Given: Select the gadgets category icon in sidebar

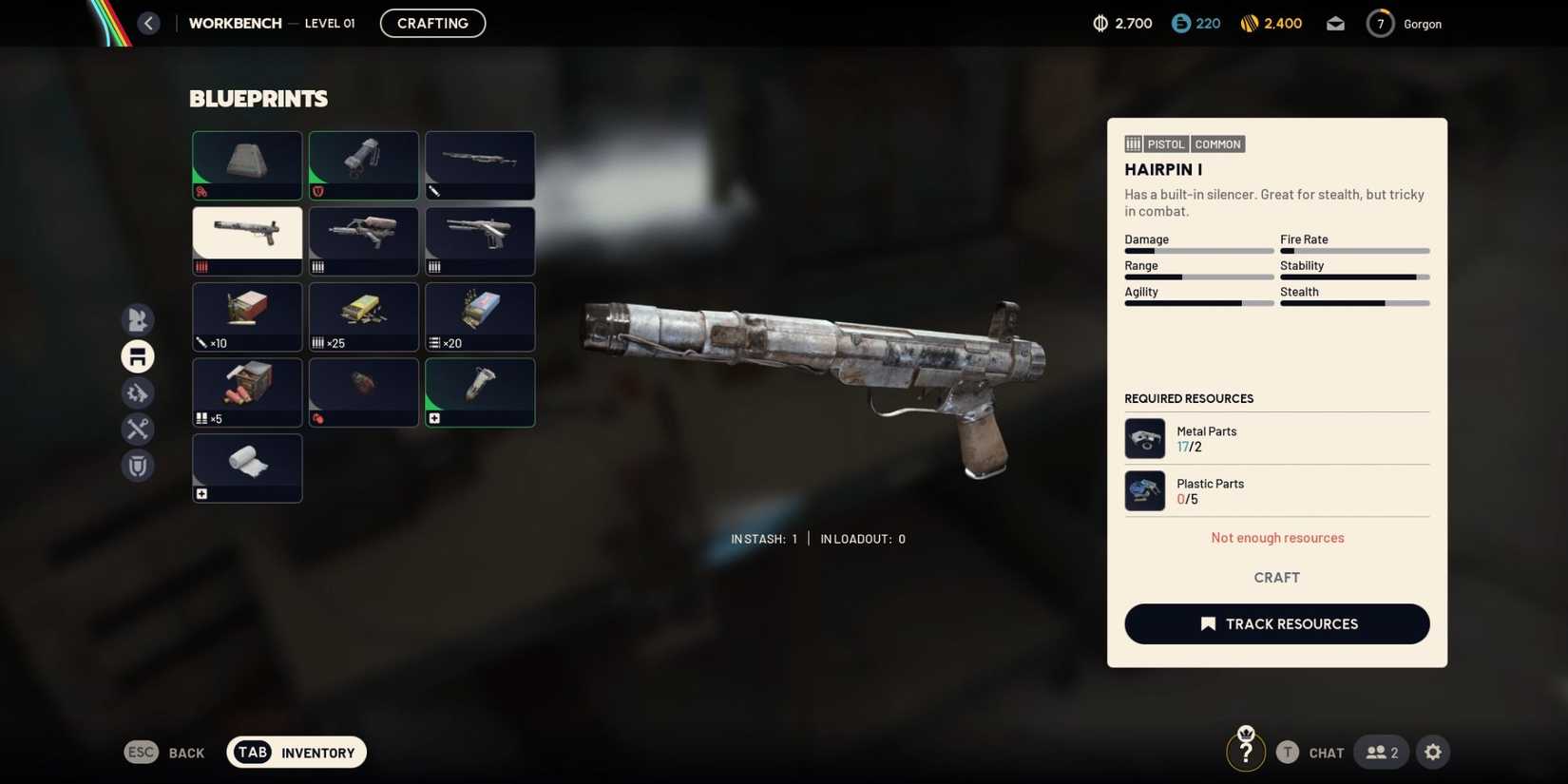Looking at the screenshot, I should point(137,392).
